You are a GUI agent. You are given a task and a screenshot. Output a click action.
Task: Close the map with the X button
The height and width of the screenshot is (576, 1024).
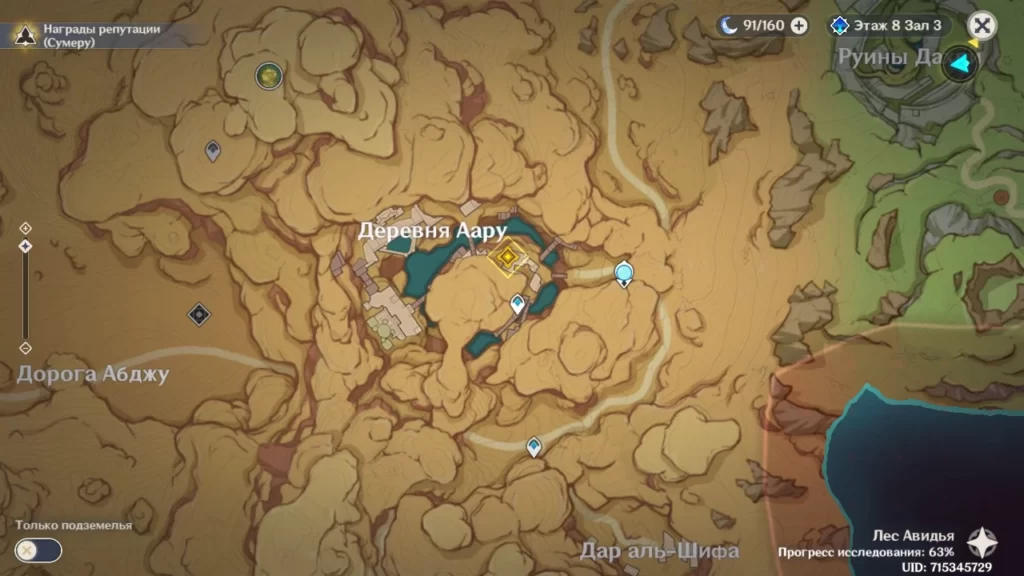[983, 25]
